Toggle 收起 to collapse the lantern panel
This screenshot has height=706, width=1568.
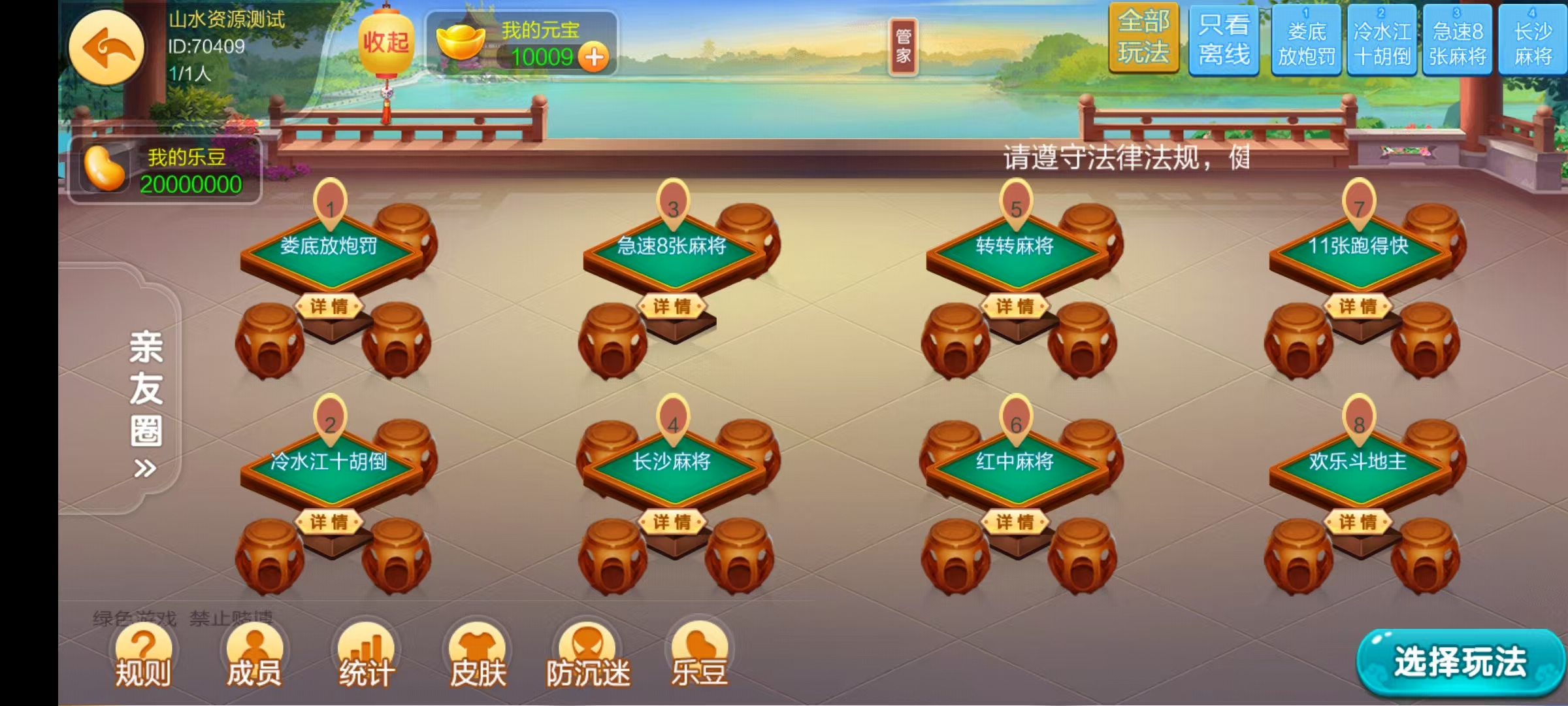coord(385,41)
